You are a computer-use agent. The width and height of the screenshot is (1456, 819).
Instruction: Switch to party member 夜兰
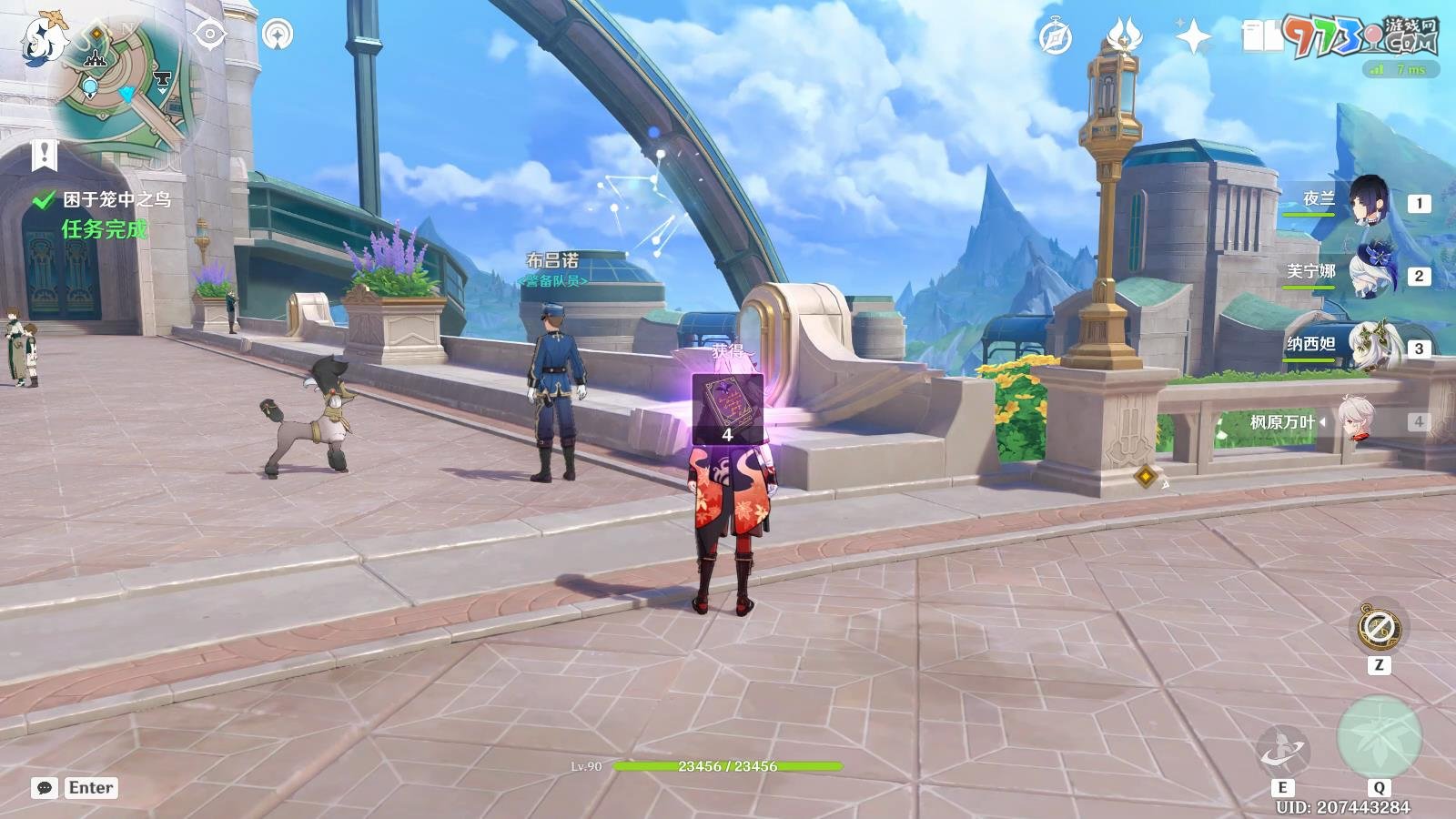tap(1368, 202)
